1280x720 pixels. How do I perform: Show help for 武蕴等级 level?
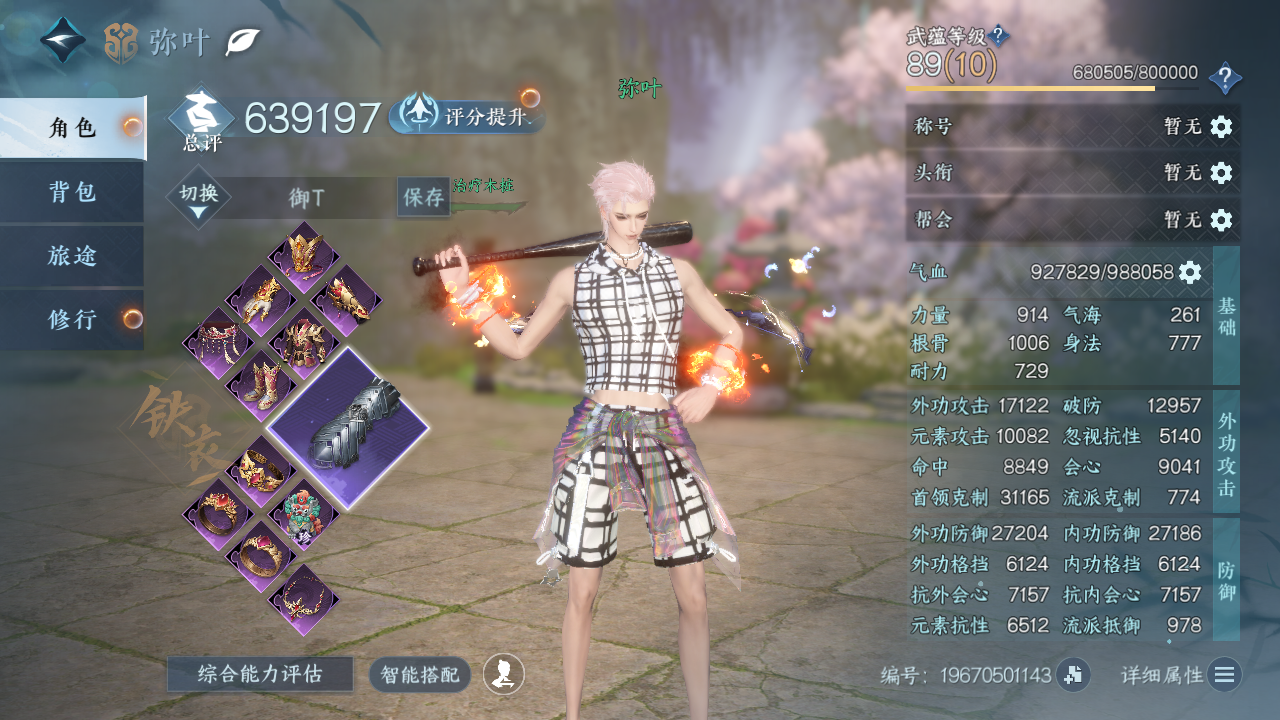coord(998,36)
